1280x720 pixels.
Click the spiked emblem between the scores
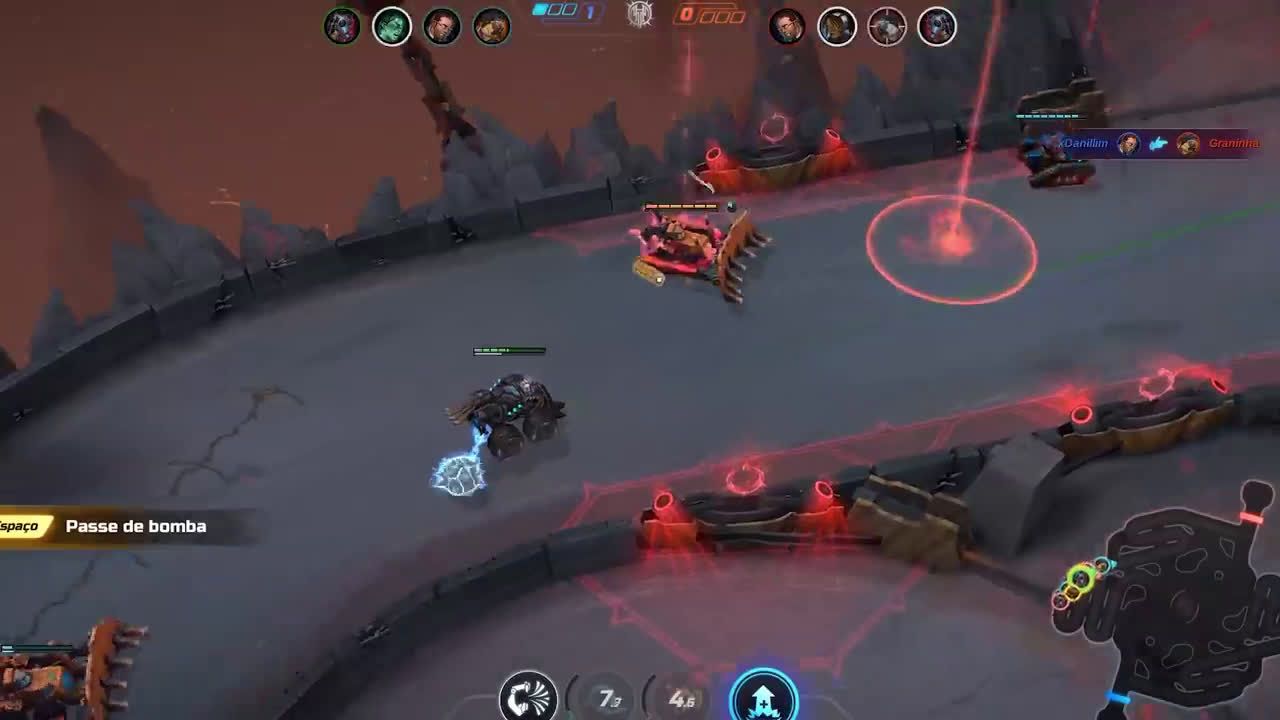pos(640,14)
